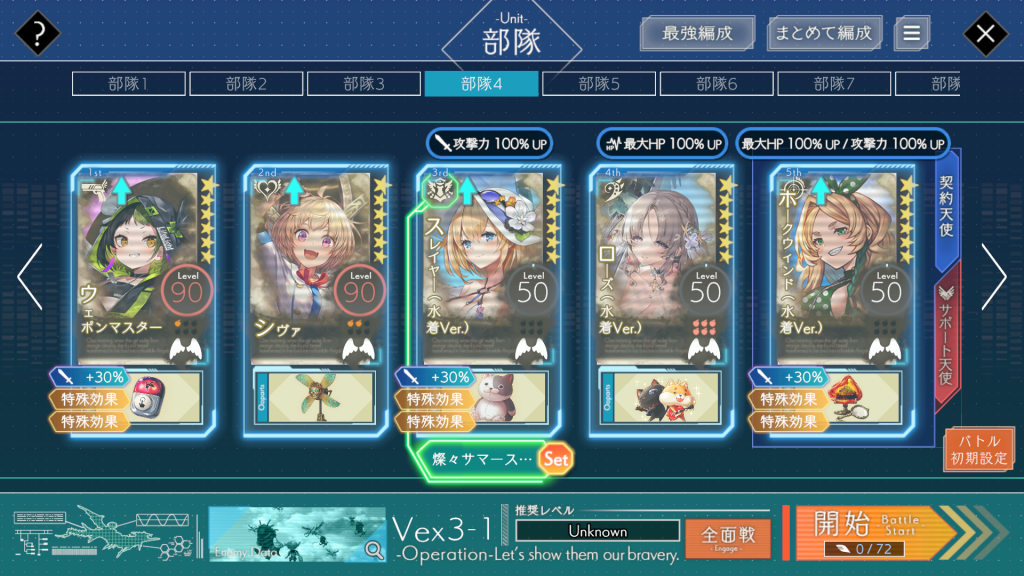Show the previous unit with left arrow
1024x576 pixels.
coord(30,277)
